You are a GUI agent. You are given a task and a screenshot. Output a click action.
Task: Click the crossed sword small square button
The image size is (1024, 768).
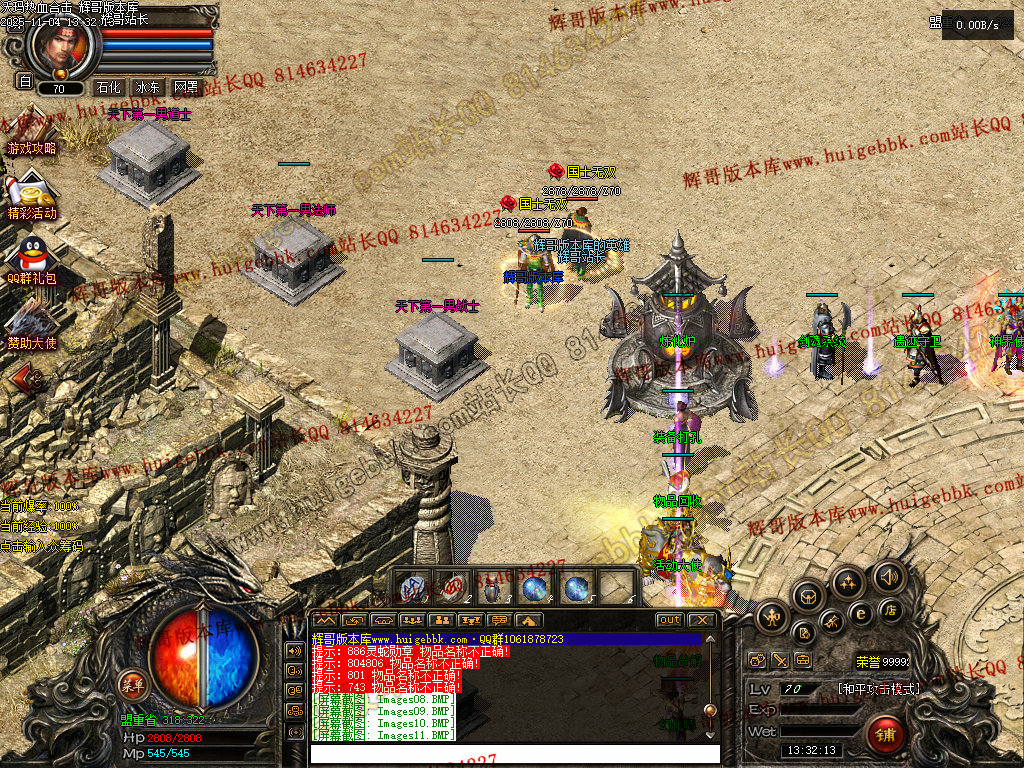[780, 661]
